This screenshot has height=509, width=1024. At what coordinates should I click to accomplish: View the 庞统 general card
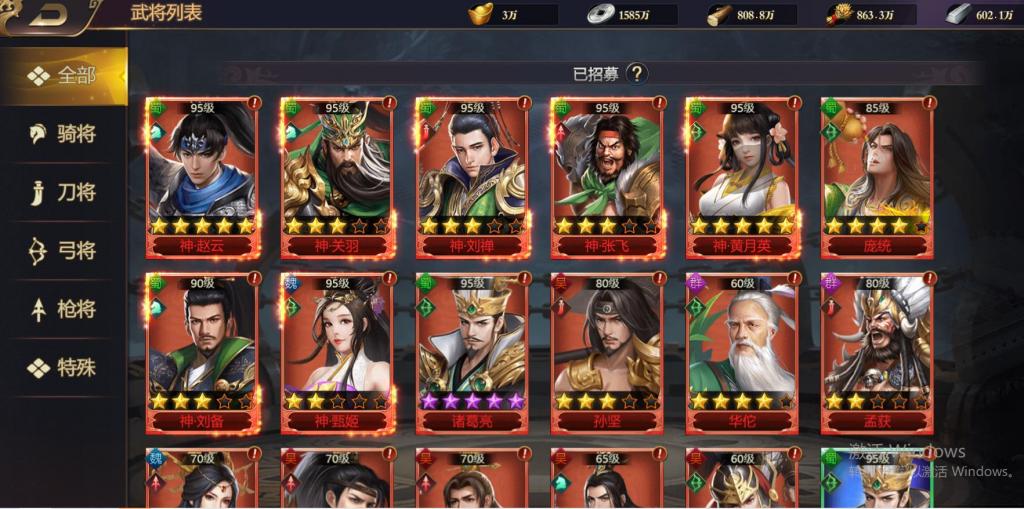tap(877, 176)
